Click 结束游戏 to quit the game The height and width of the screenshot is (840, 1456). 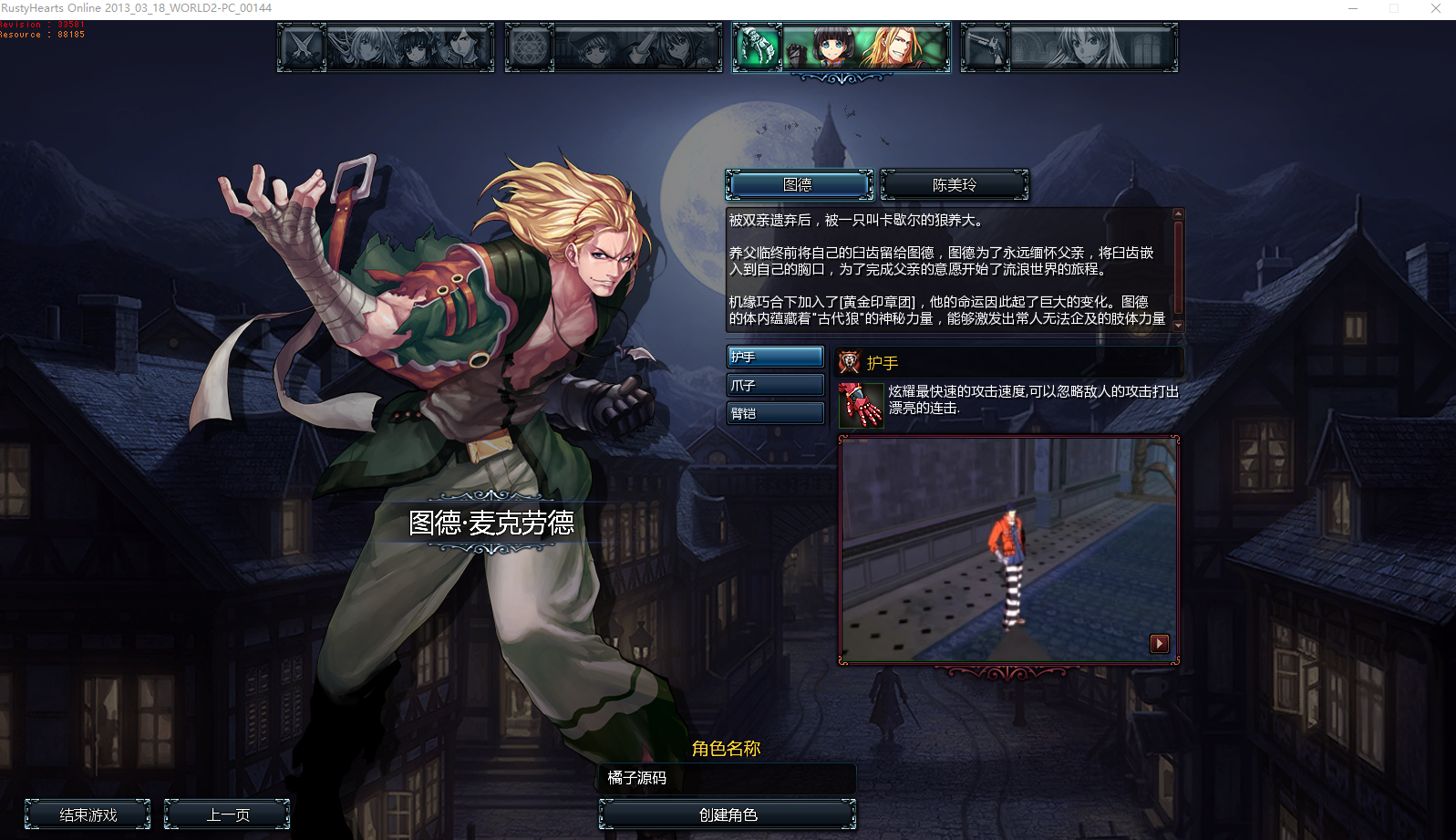(x=88, y=814)
